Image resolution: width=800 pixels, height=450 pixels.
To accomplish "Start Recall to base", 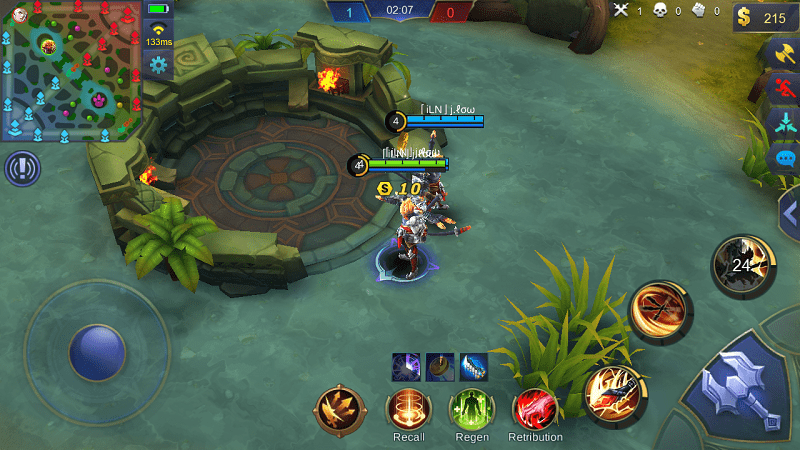I will 408,409.
